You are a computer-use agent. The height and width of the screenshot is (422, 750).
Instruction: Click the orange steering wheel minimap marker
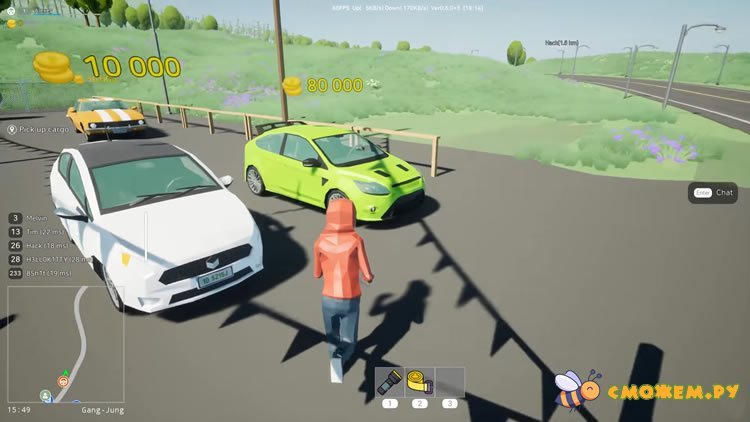[64, 382]
